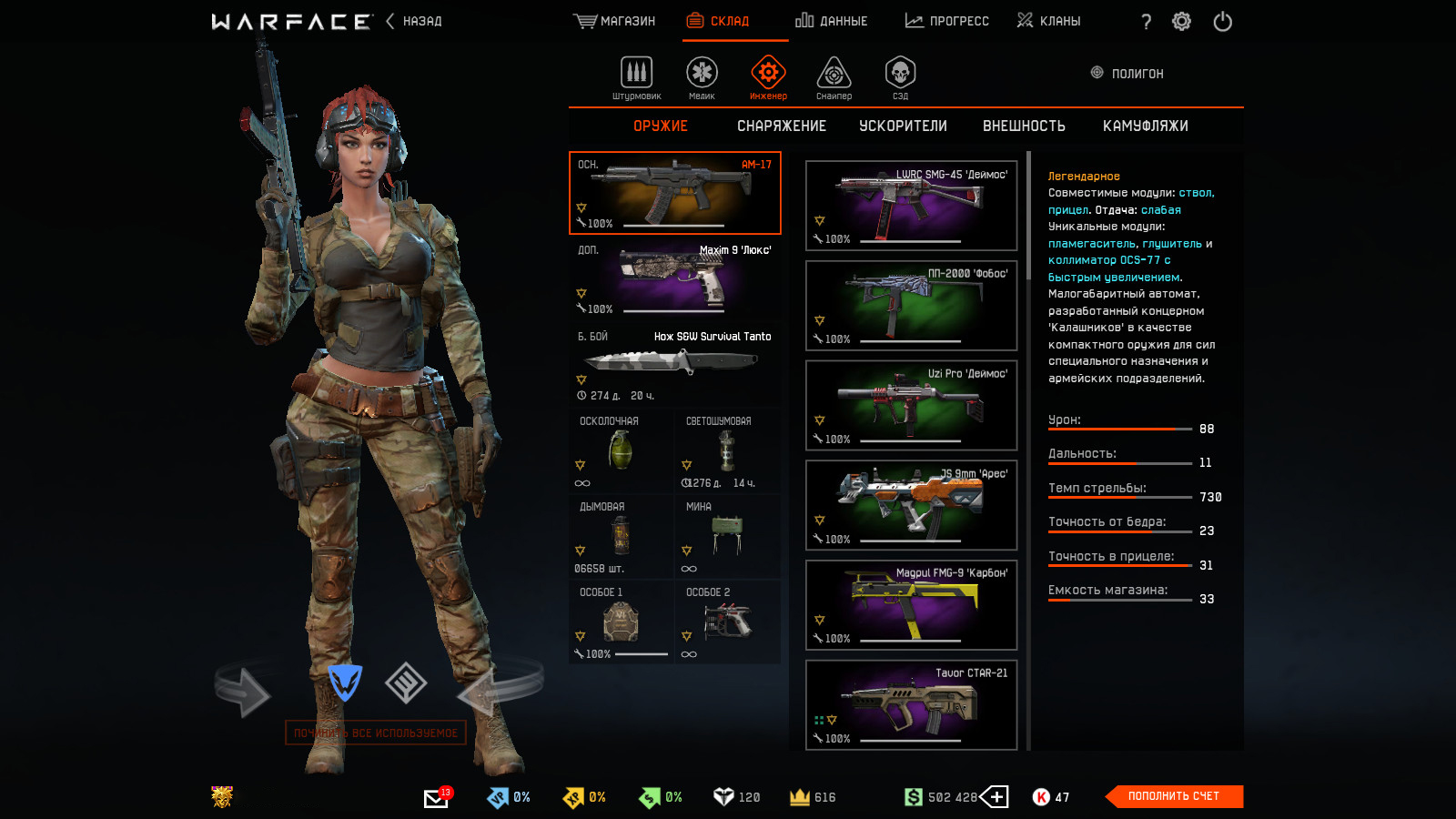The width and height of the screenshot is (1456, 819).
Task: Open the ПРОГРЕСС menu
Action: (947, 21)
